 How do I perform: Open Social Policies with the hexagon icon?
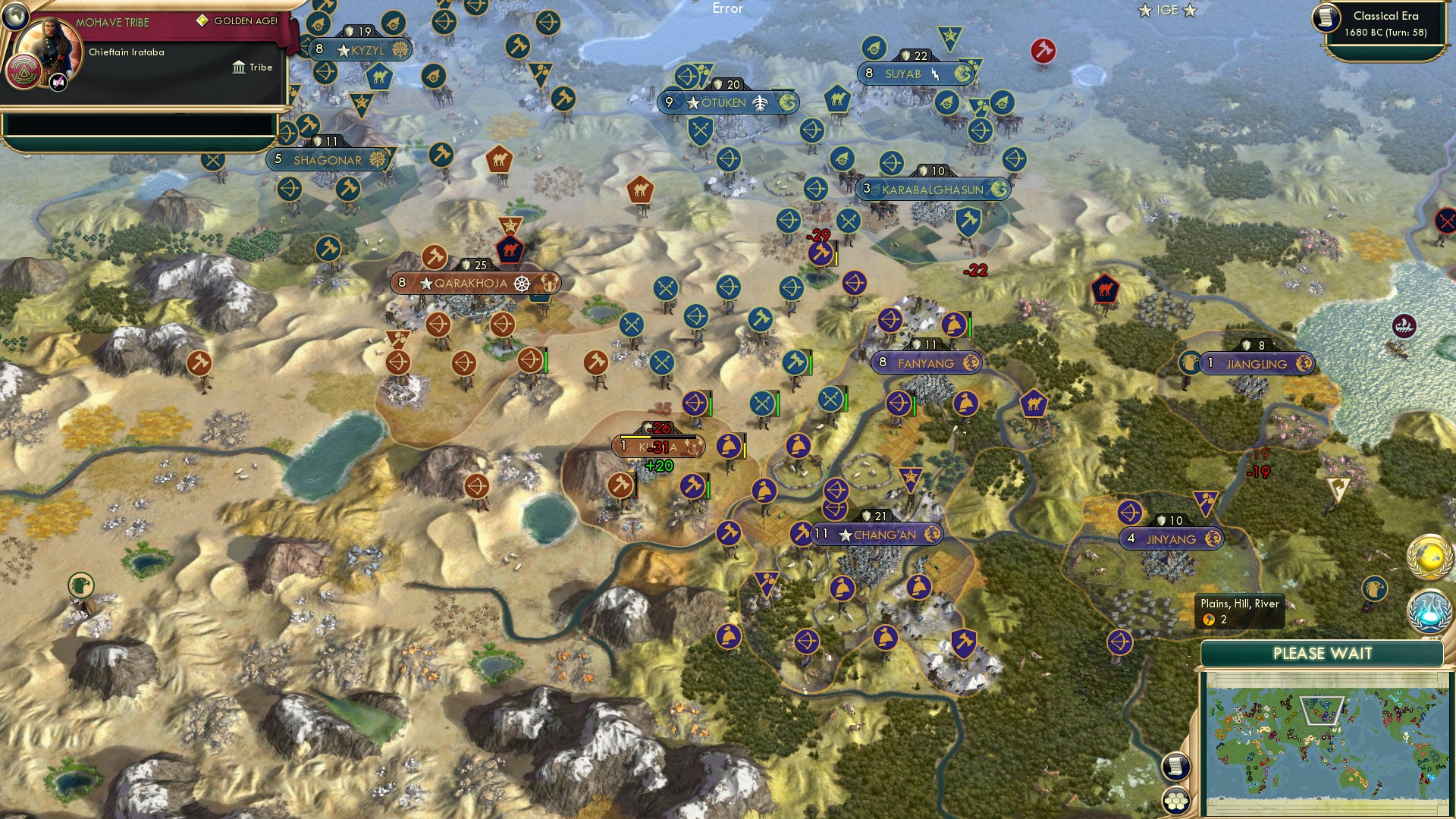pyautogui.click(x=1175, y=801)
